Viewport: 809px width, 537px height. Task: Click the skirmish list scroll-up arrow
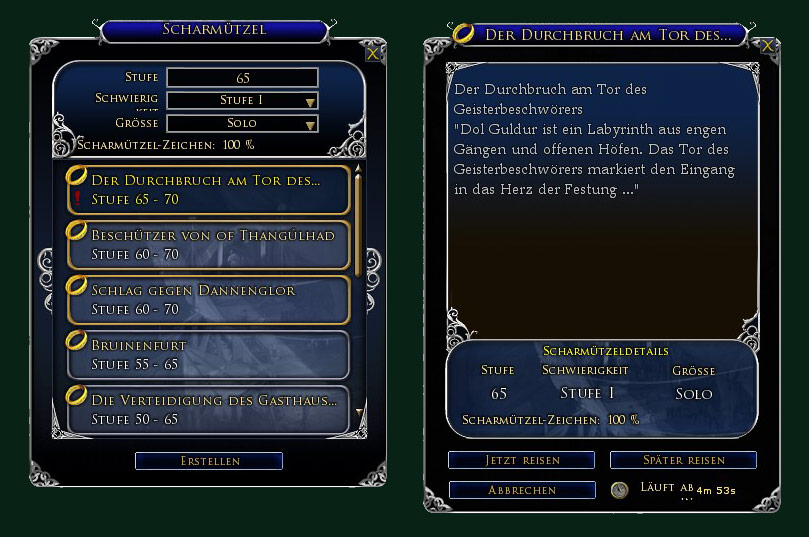pyautogui.click(x=359, y=170)
